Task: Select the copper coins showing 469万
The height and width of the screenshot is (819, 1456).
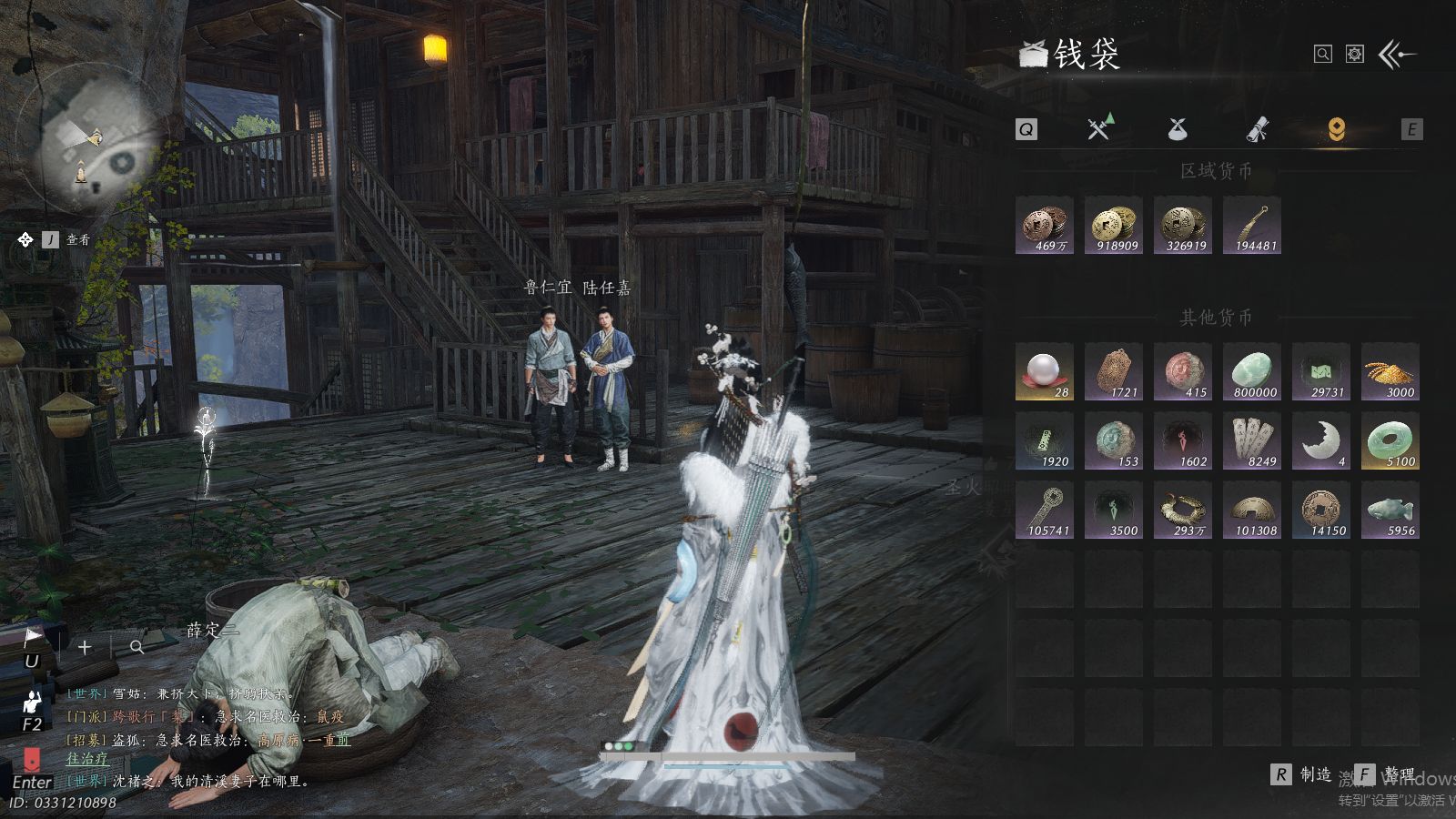Action: coord(1045,225)
